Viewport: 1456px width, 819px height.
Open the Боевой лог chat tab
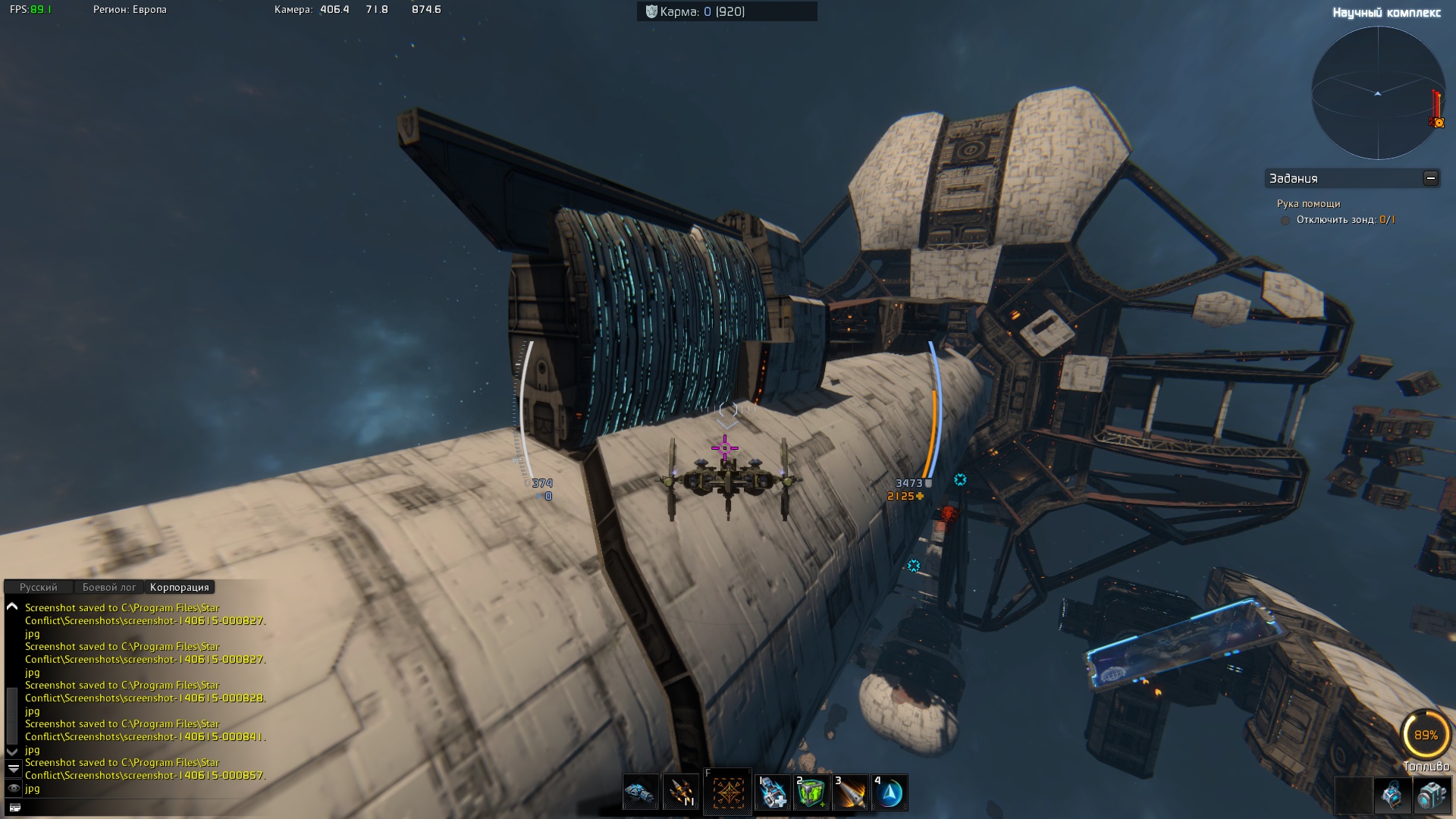pyautogui.click(x=108, y=587)
